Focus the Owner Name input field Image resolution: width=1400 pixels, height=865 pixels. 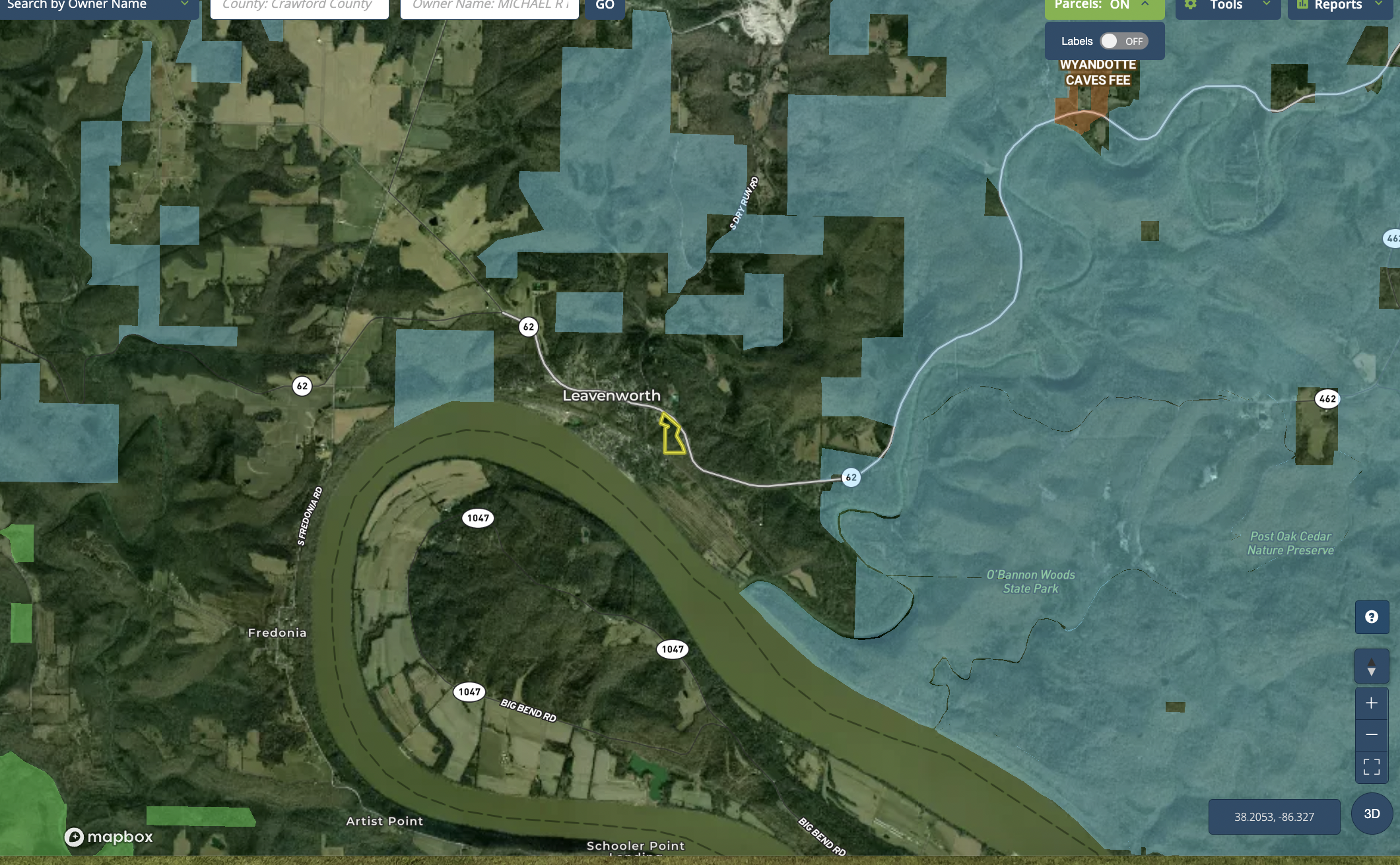click(x=489, y=6)
